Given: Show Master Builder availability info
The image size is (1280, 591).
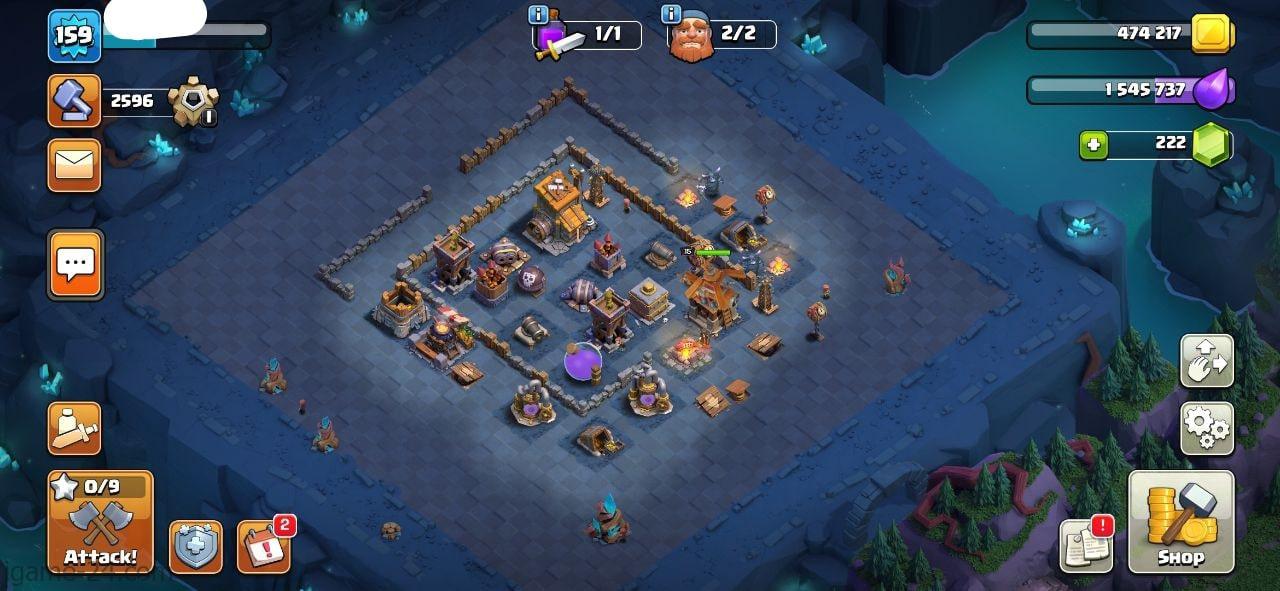Looking at the screenshot, I should click(x=672, y=14).
